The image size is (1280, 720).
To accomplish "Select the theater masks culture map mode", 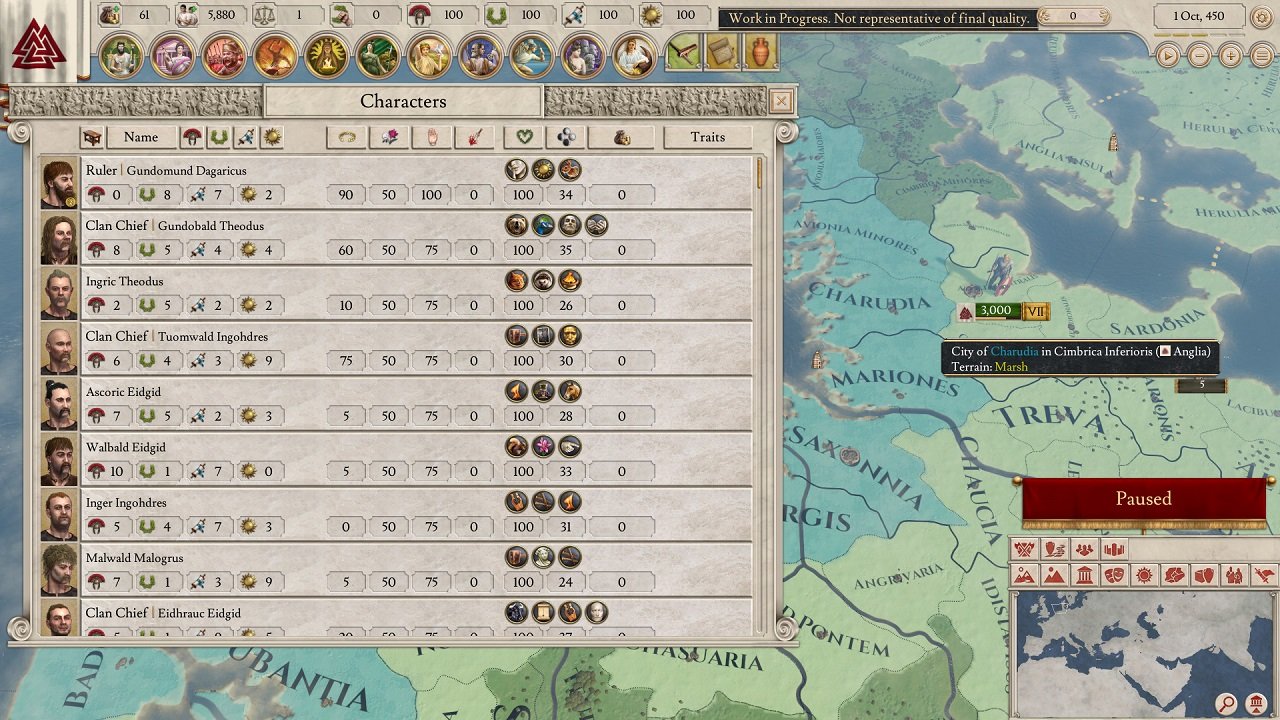I will click(1115, 576).
